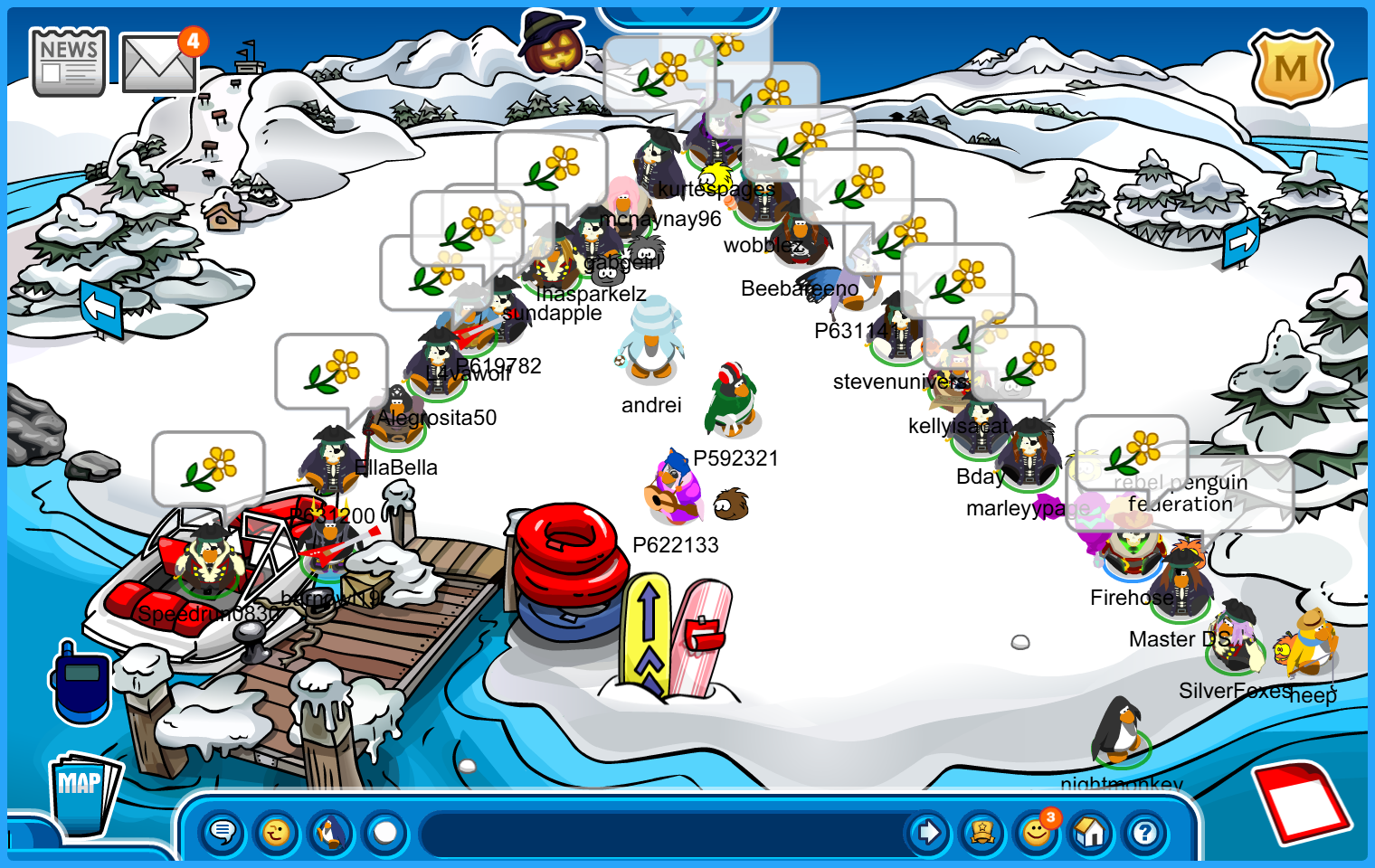The height and width of the screenshot is (868, 1375).
Task: Open the smiley friends list with 3 alerts
Action: coord(1037,832)
